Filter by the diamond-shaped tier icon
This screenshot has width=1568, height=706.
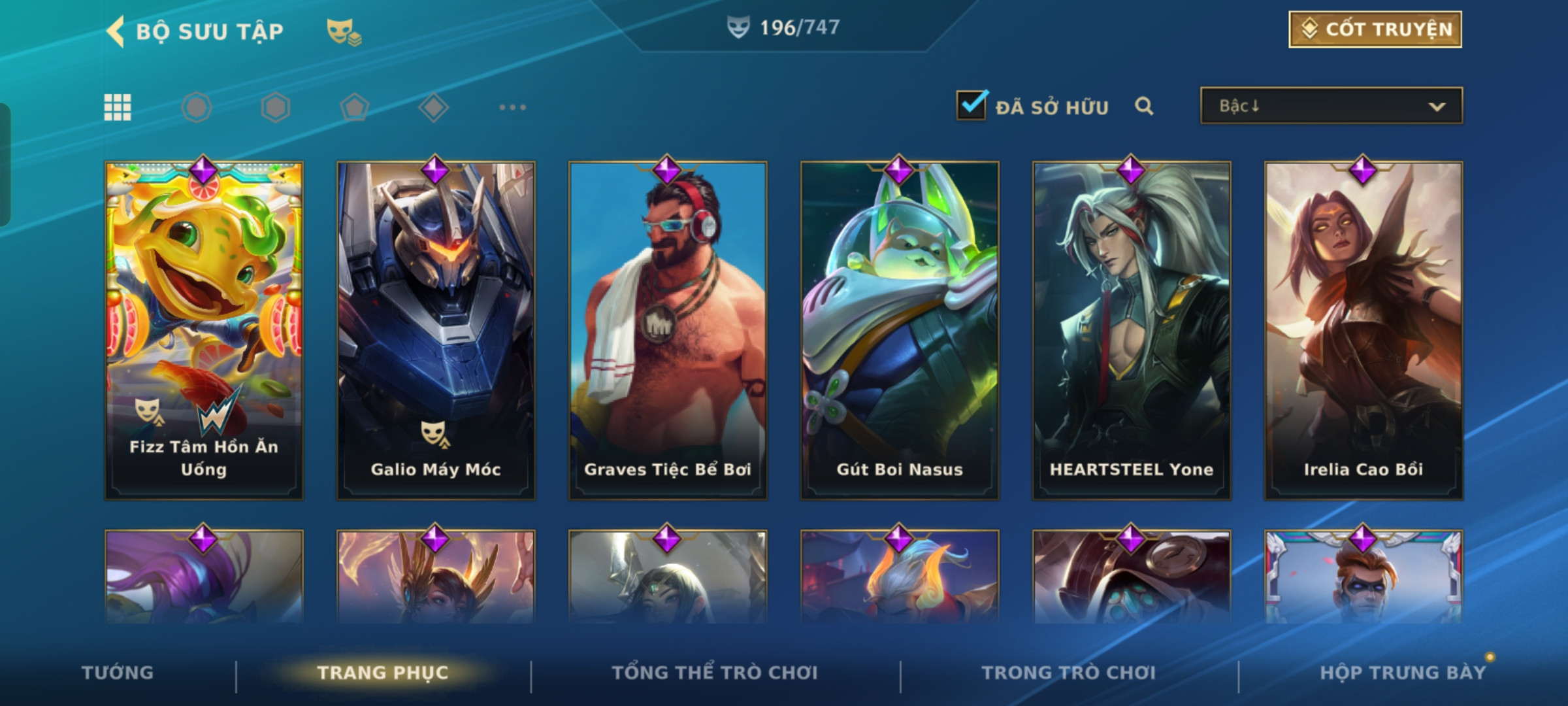(x=433, y=107)
